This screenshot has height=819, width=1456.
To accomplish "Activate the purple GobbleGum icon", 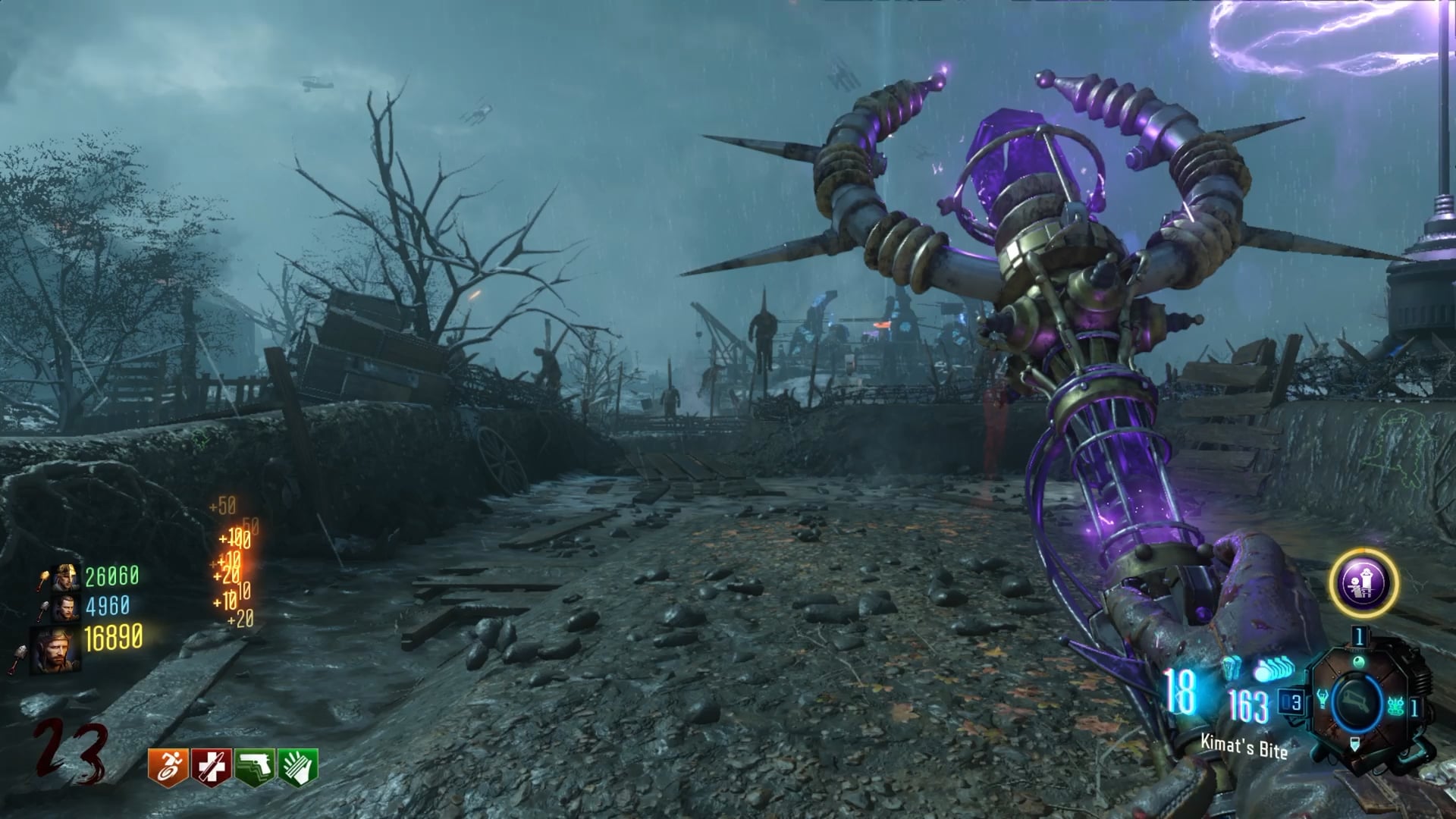I will click(x=1363, y=582).
